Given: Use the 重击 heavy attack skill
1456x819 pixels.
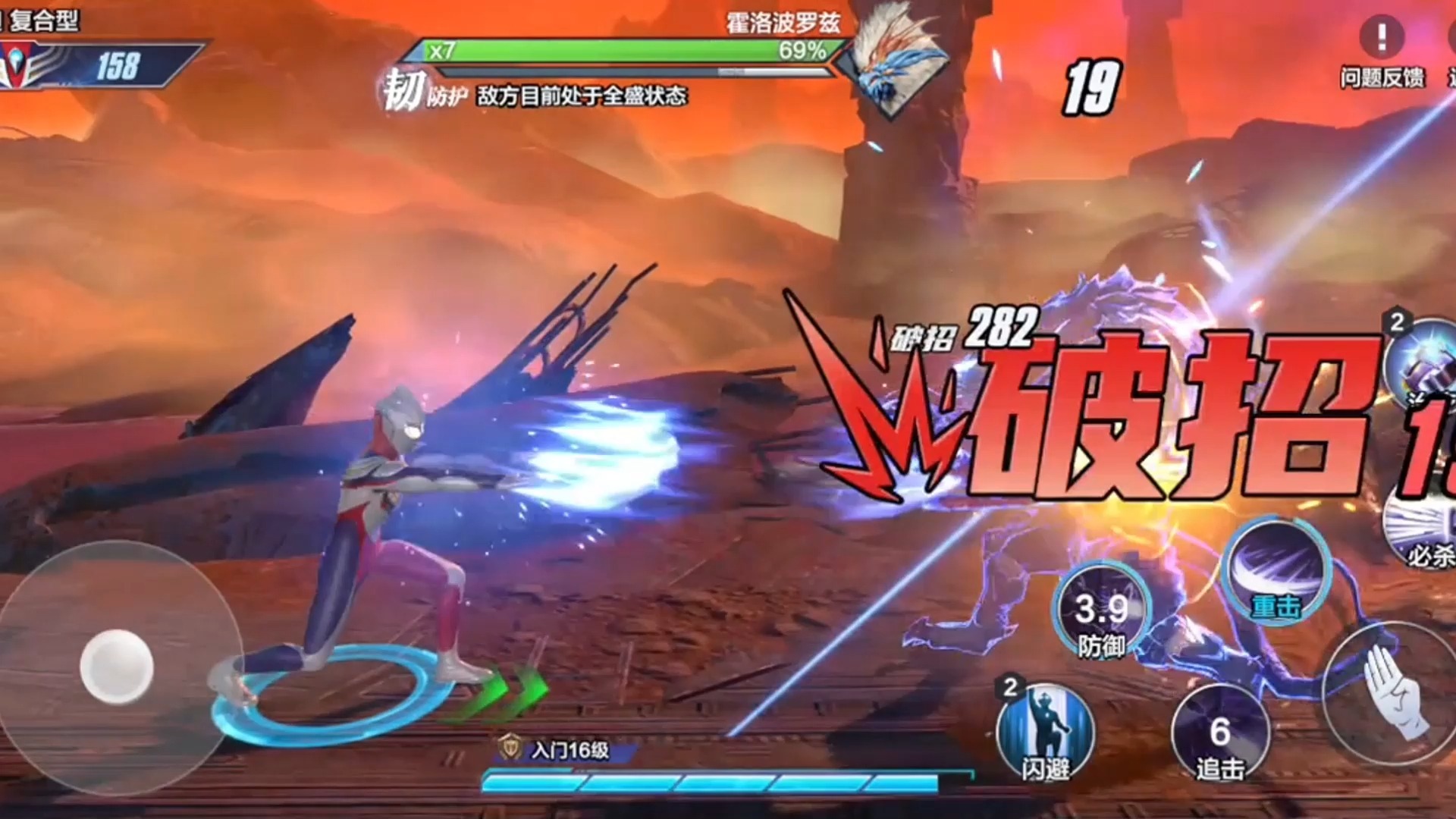Looking at the screenshot, I should [x=1277, y=573].
